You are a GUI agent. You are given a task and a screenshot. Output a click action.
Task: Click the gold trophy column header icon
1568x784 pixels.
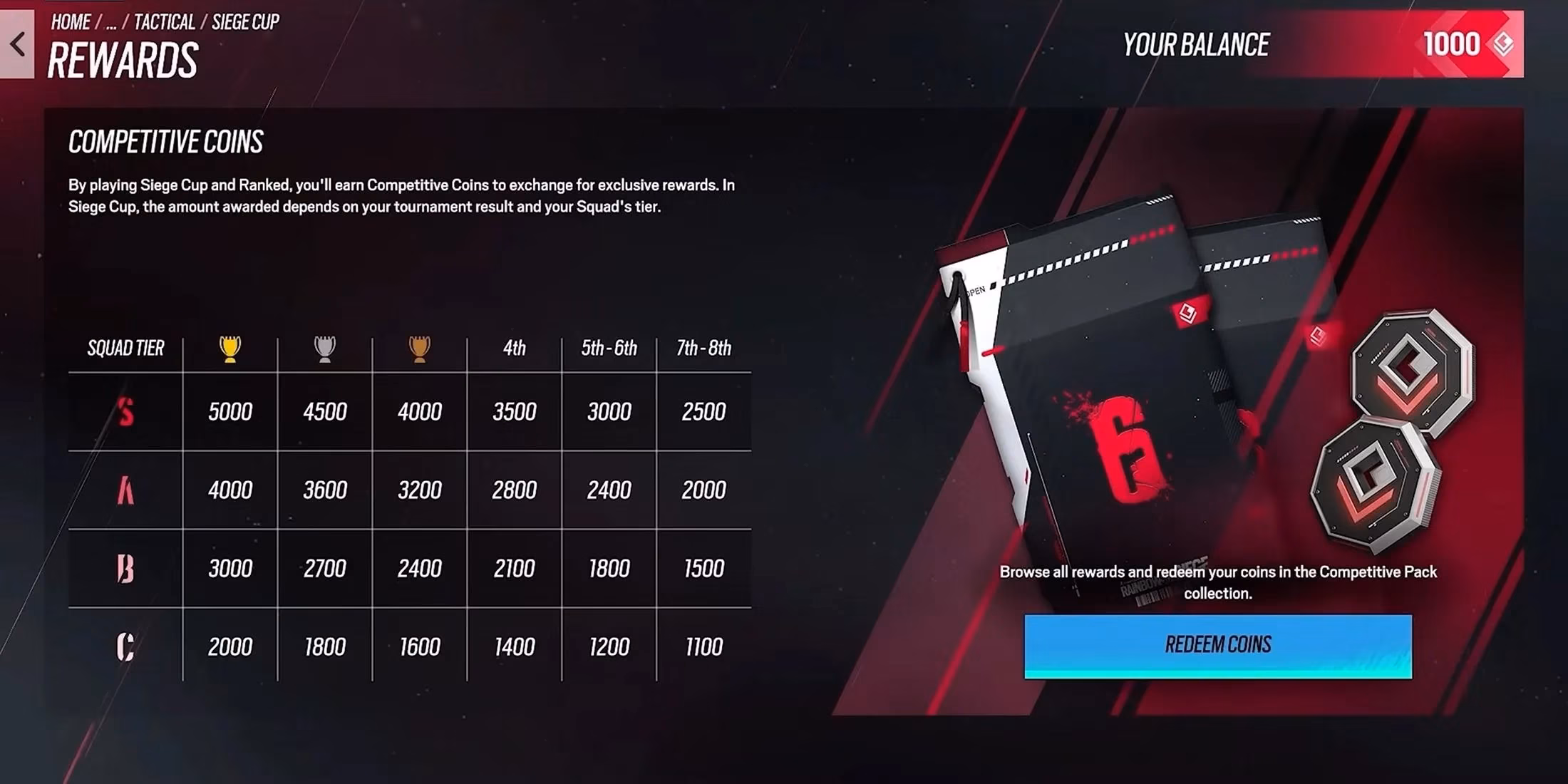click(228, 347)
